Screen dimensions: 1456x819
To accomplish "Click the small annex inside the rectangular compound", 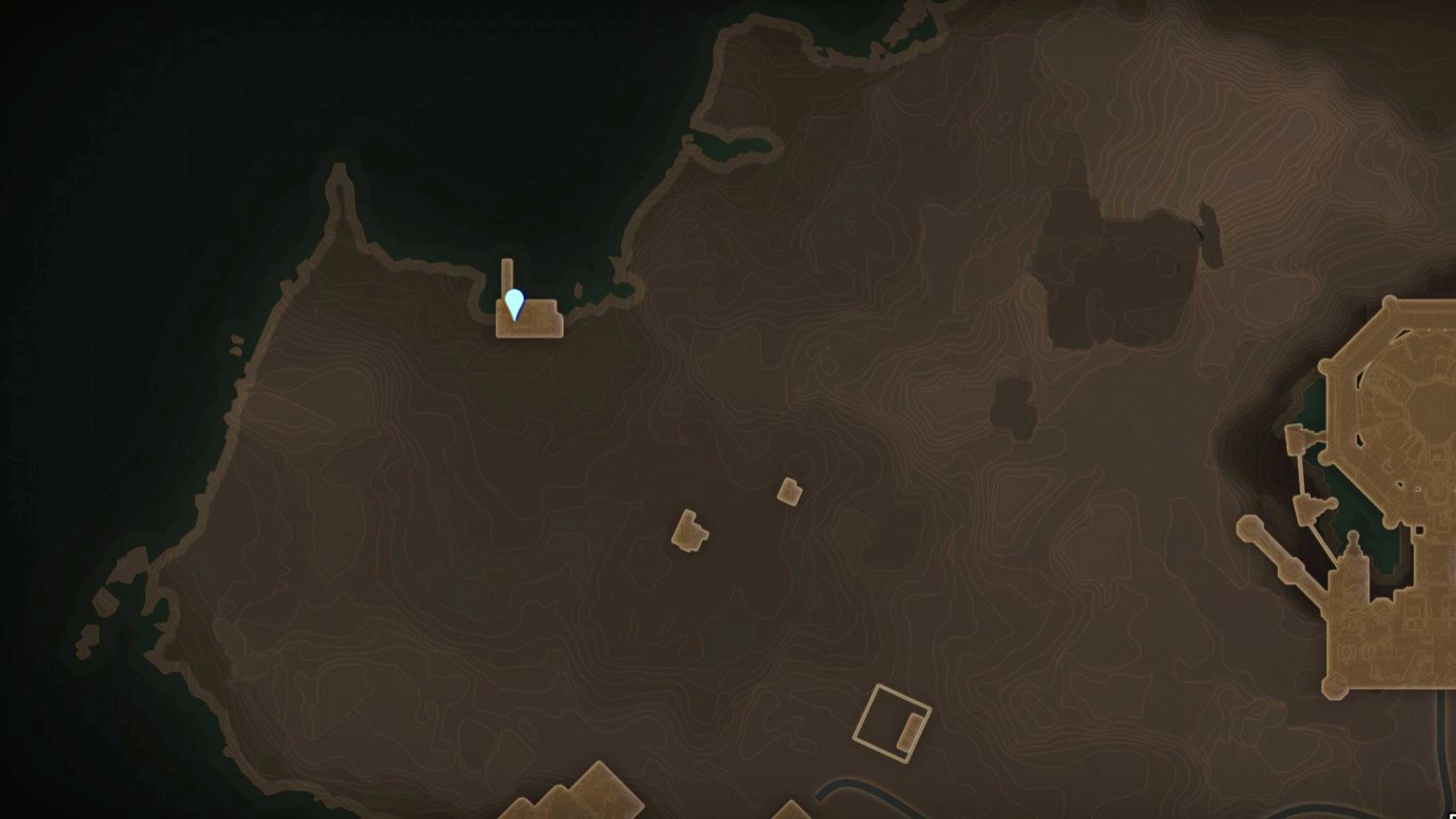I will (909, 731).
